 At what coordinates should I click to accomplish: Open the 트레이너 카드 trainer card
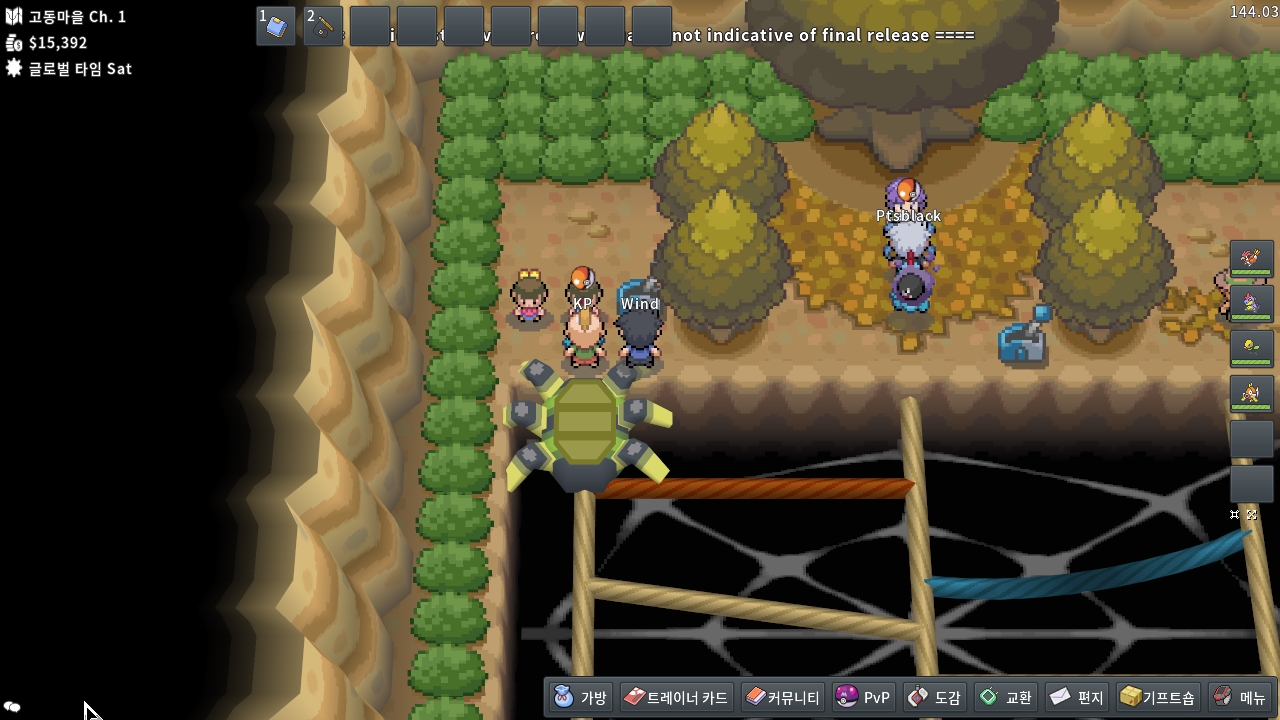677,697
